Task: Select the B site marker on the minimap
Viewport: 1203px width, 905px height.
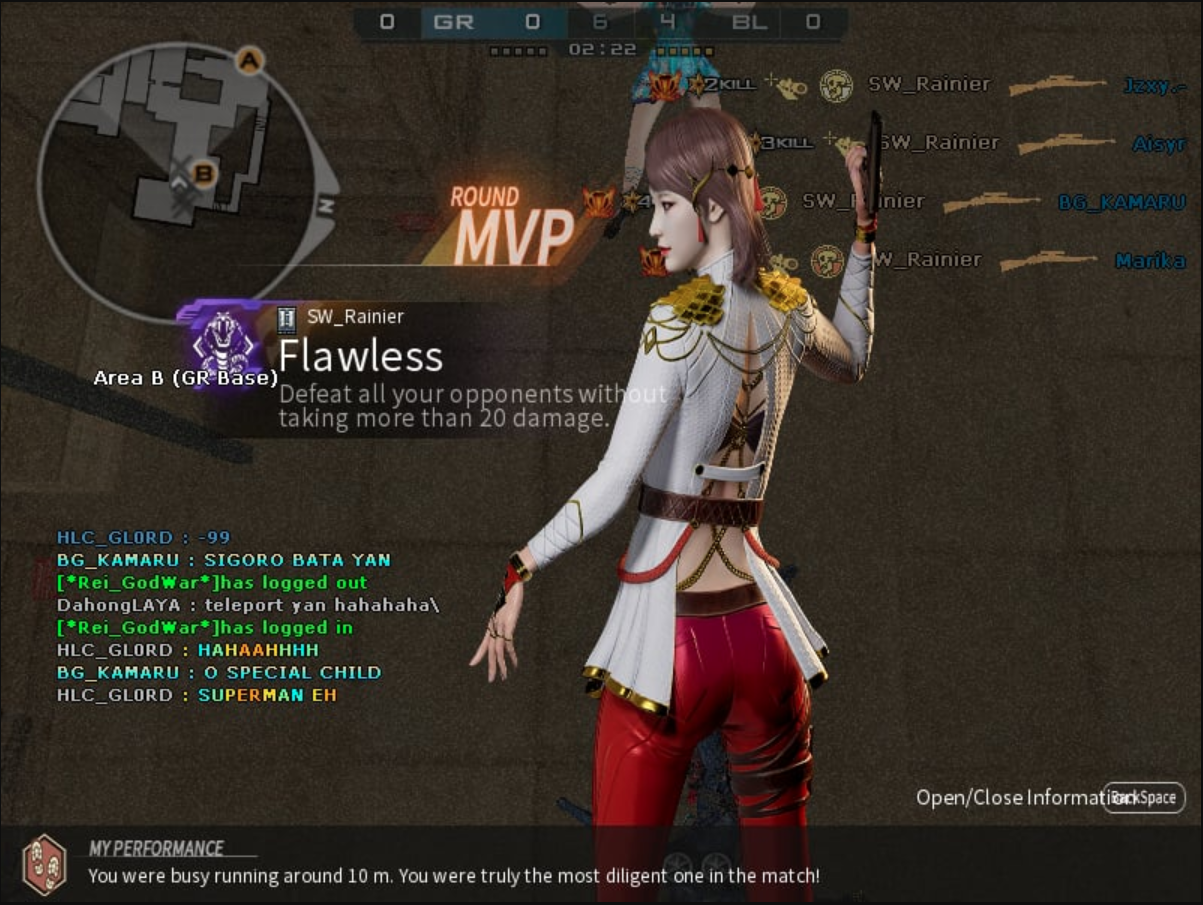Action: (204, 174)
